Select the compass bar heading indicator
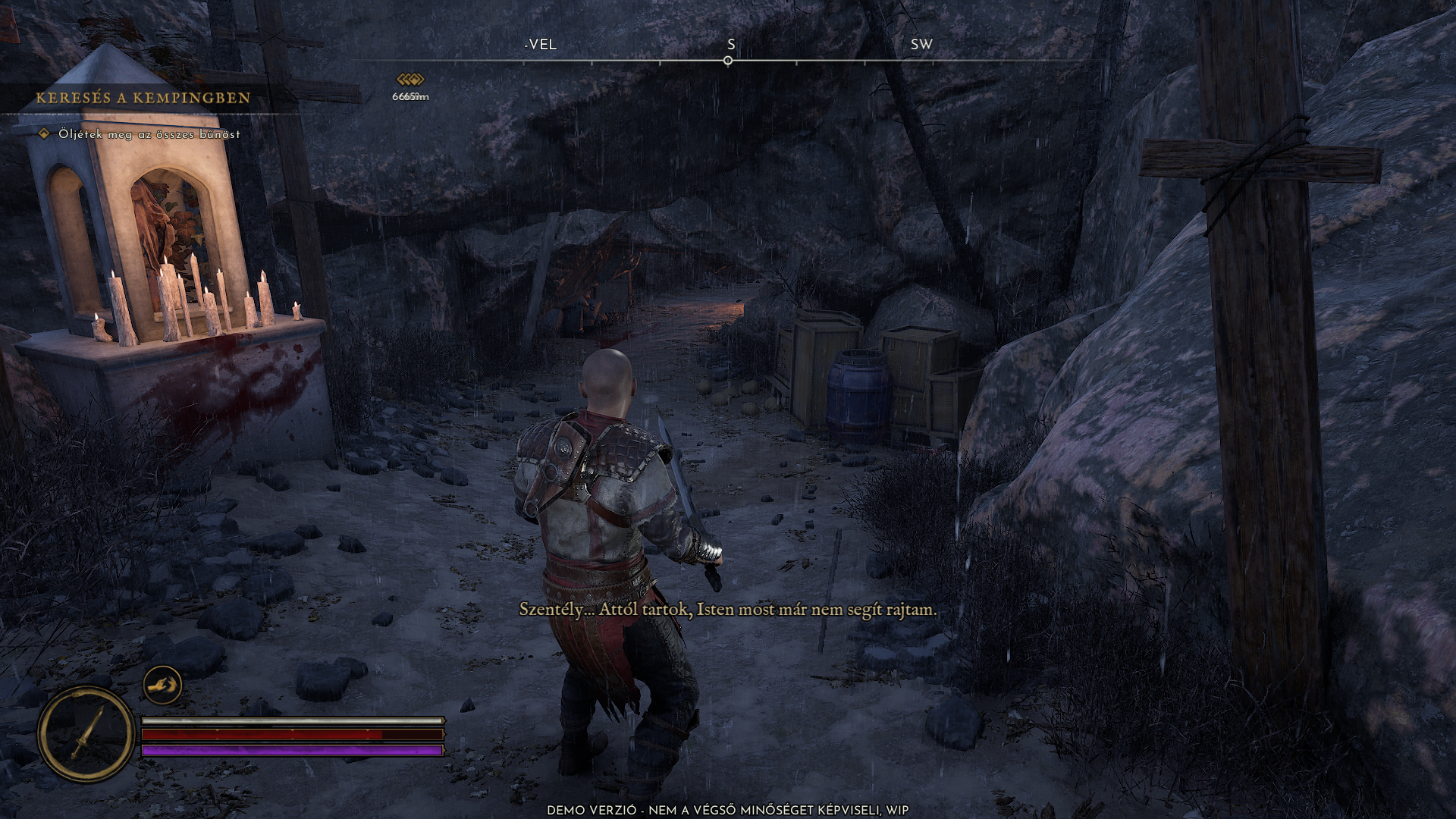Image resolution: width=1456 pixels, height=819 pixels. tap(728, 61)
